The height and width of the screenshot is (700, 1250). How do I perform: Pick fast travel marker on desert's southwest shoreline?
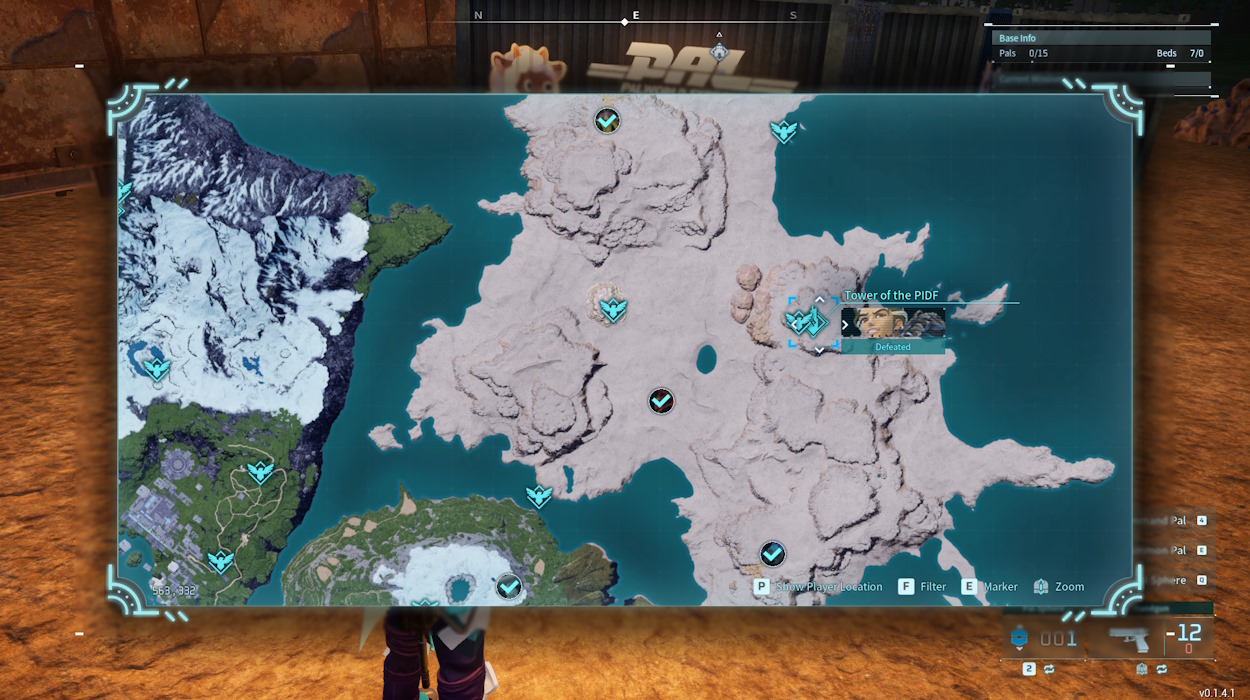(x=539, y=495)
